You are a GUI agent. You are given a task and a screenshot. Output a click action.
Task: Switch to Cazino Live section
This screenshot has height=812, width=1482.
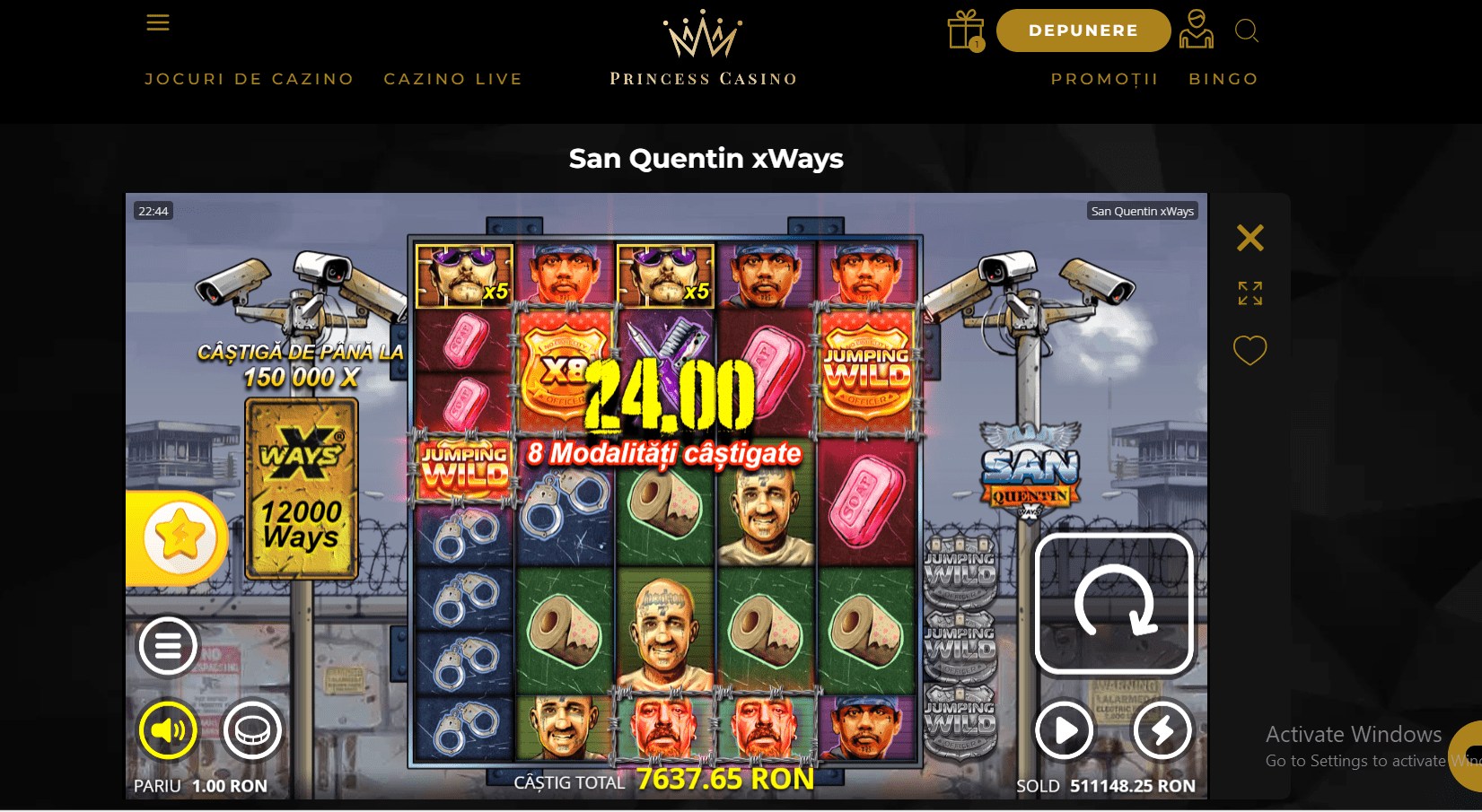pos(453,79)
